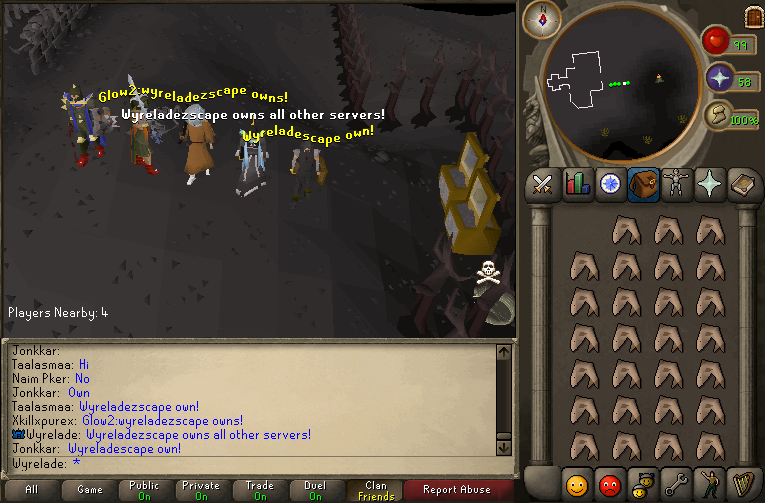The image size is (765, 503).
Task: Open the Magic spellbook tab
Action: coord(744,184)
